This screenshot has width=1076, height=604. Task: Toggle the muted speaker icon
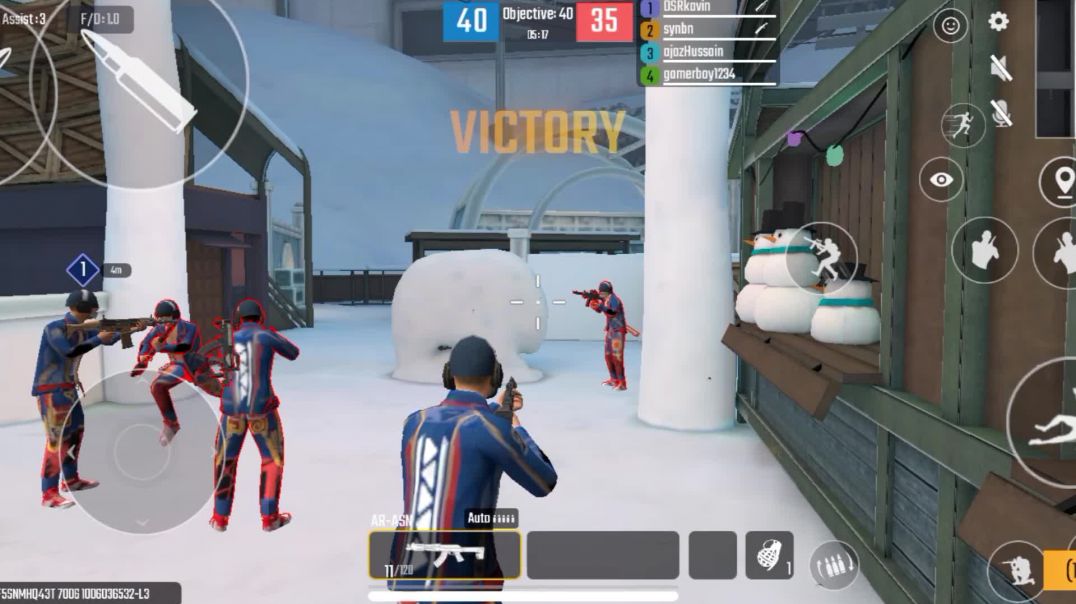pyautogui.click(x=1000, y=68)
